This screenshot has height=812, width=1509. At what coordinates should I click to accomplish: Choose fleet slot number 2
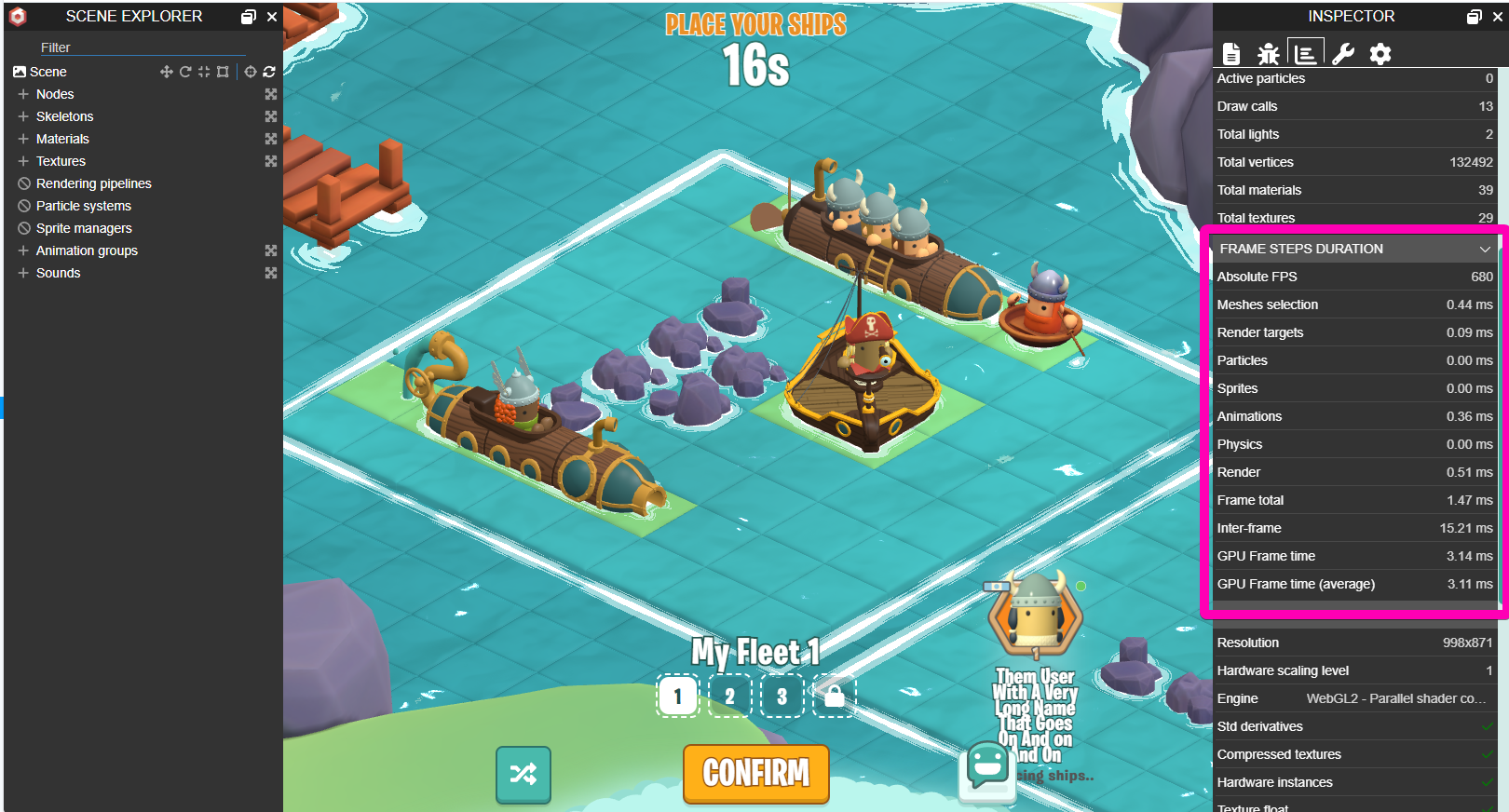(x=729, y=696)
